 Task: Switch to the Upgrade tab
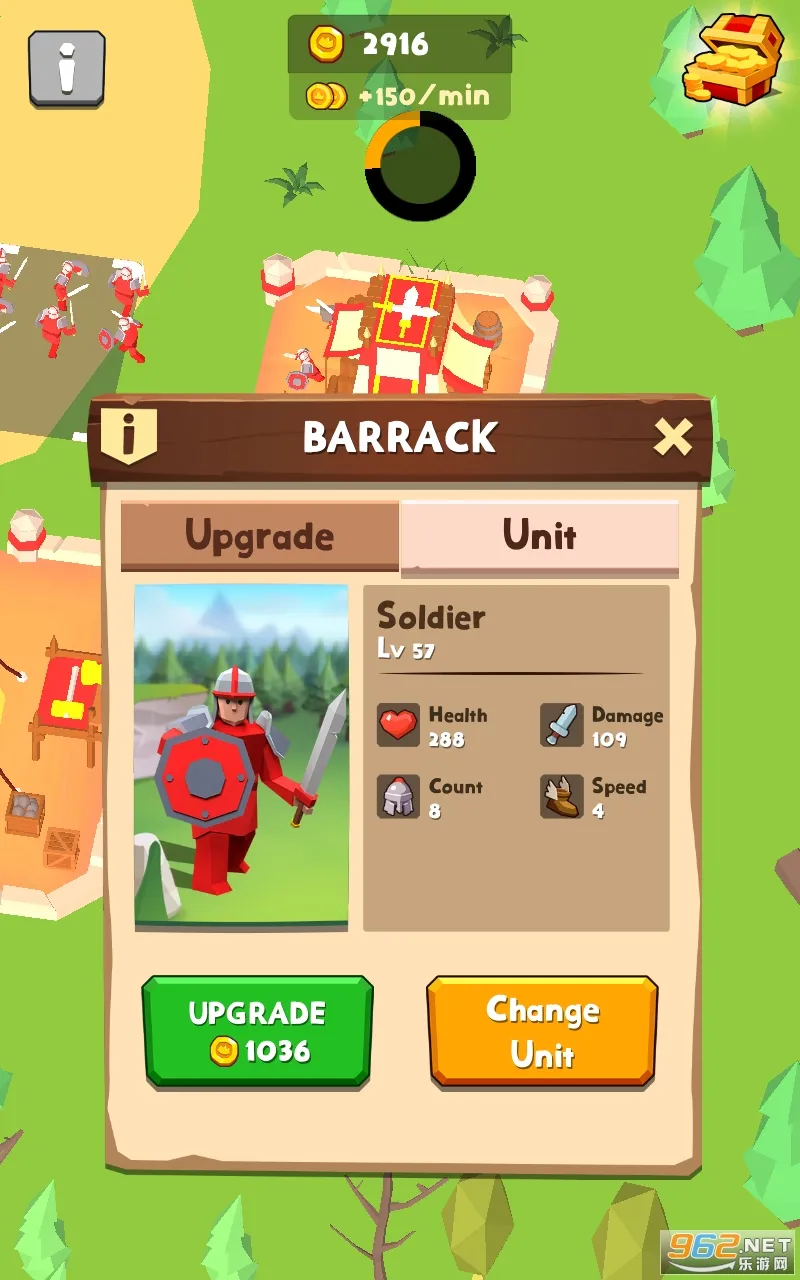click(259, 536)
